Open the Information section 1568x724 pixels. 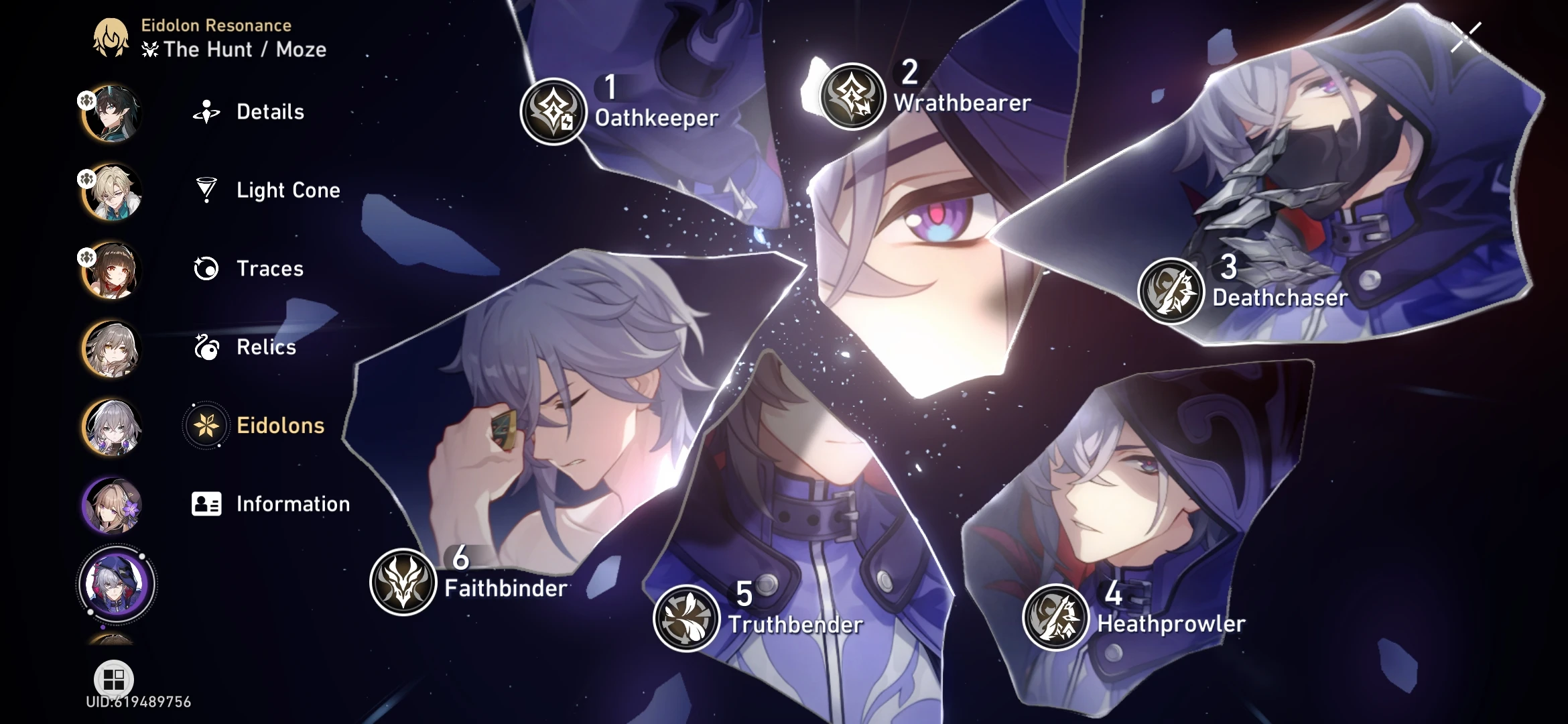coord(290,504)
